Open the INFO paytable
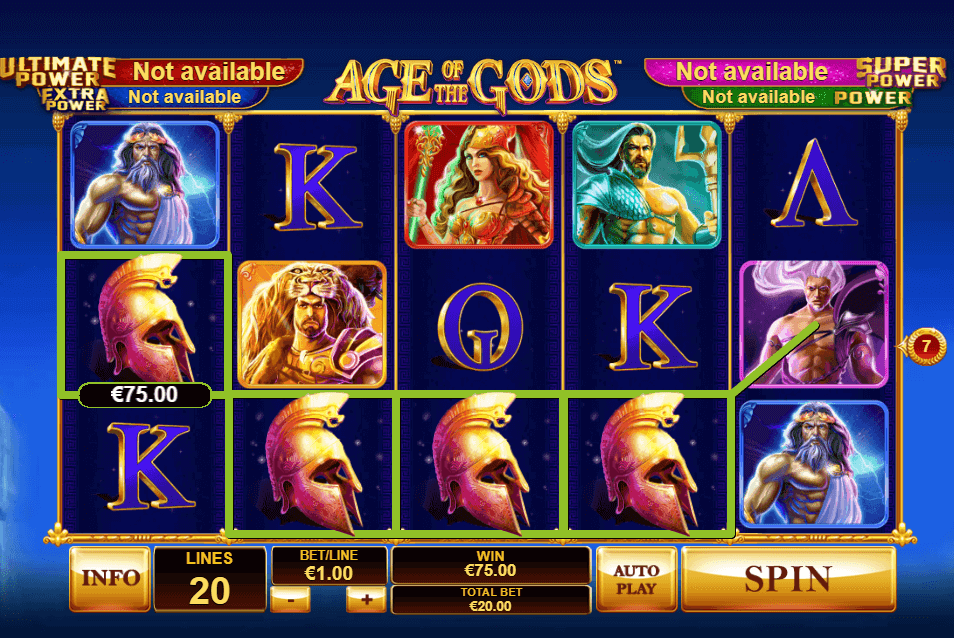This screenshot has width=954, height=638. tap(110, 578)
